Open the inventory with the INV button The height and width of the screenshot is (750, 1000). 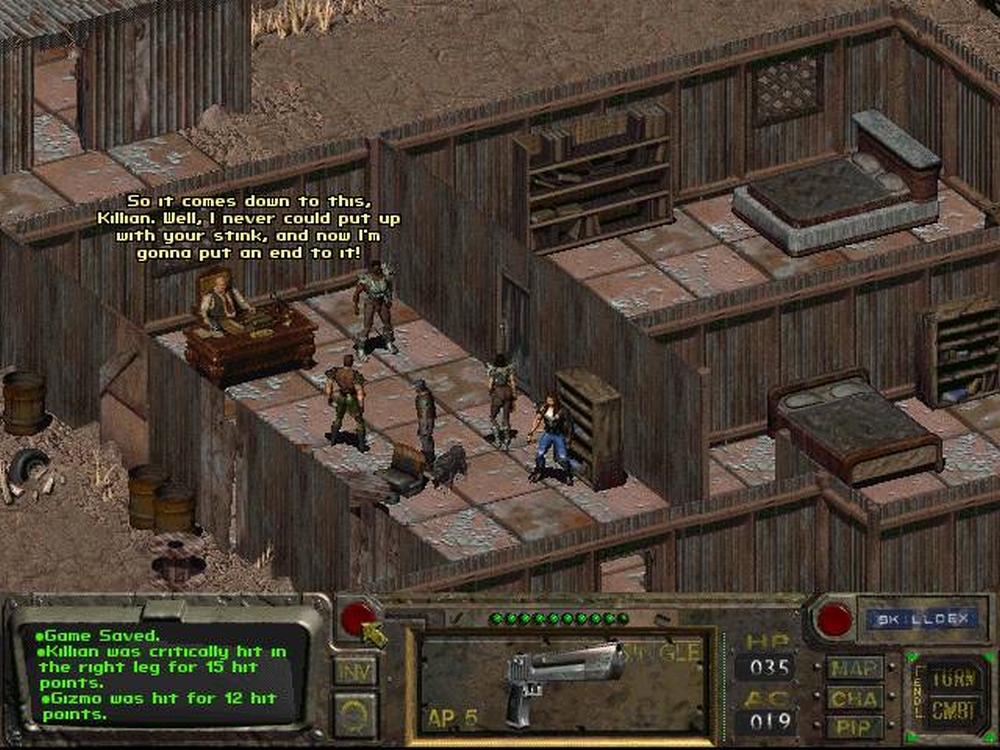(x=355, y=670)
